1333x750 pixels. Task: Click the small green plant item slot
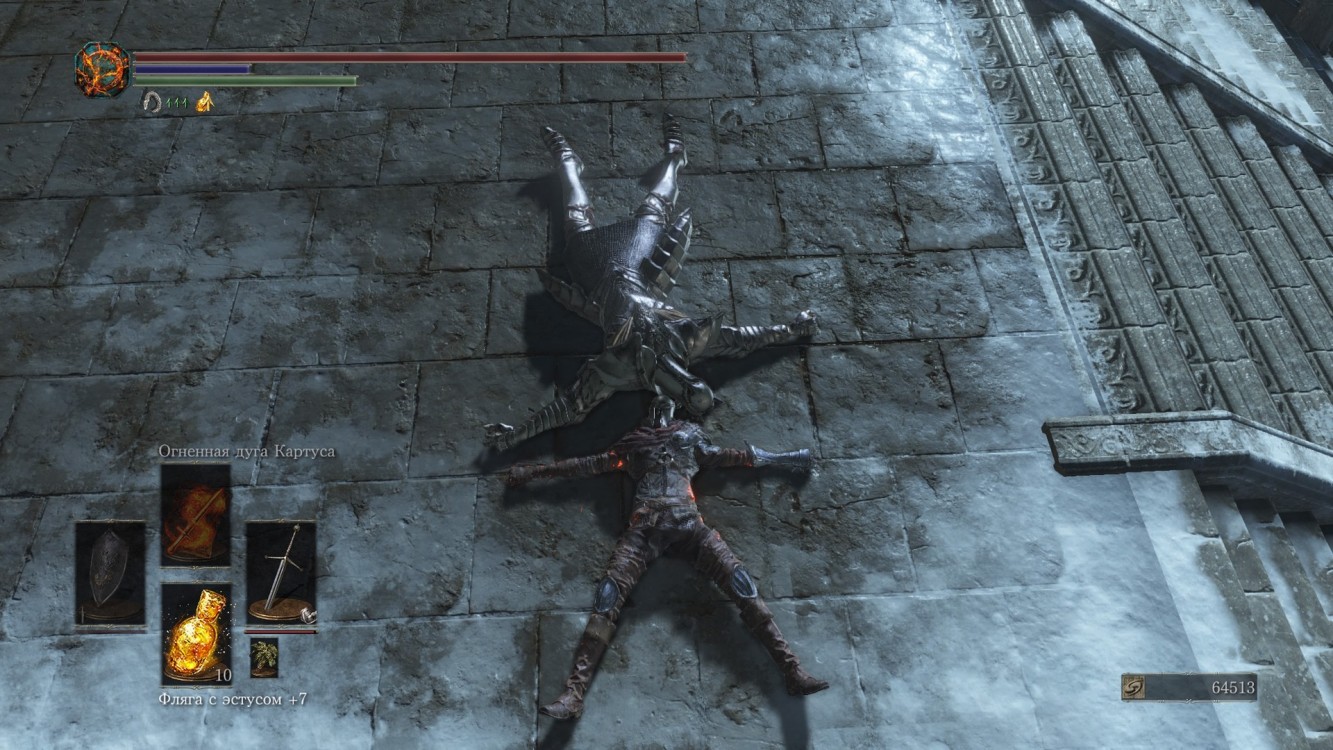[264, 657]
